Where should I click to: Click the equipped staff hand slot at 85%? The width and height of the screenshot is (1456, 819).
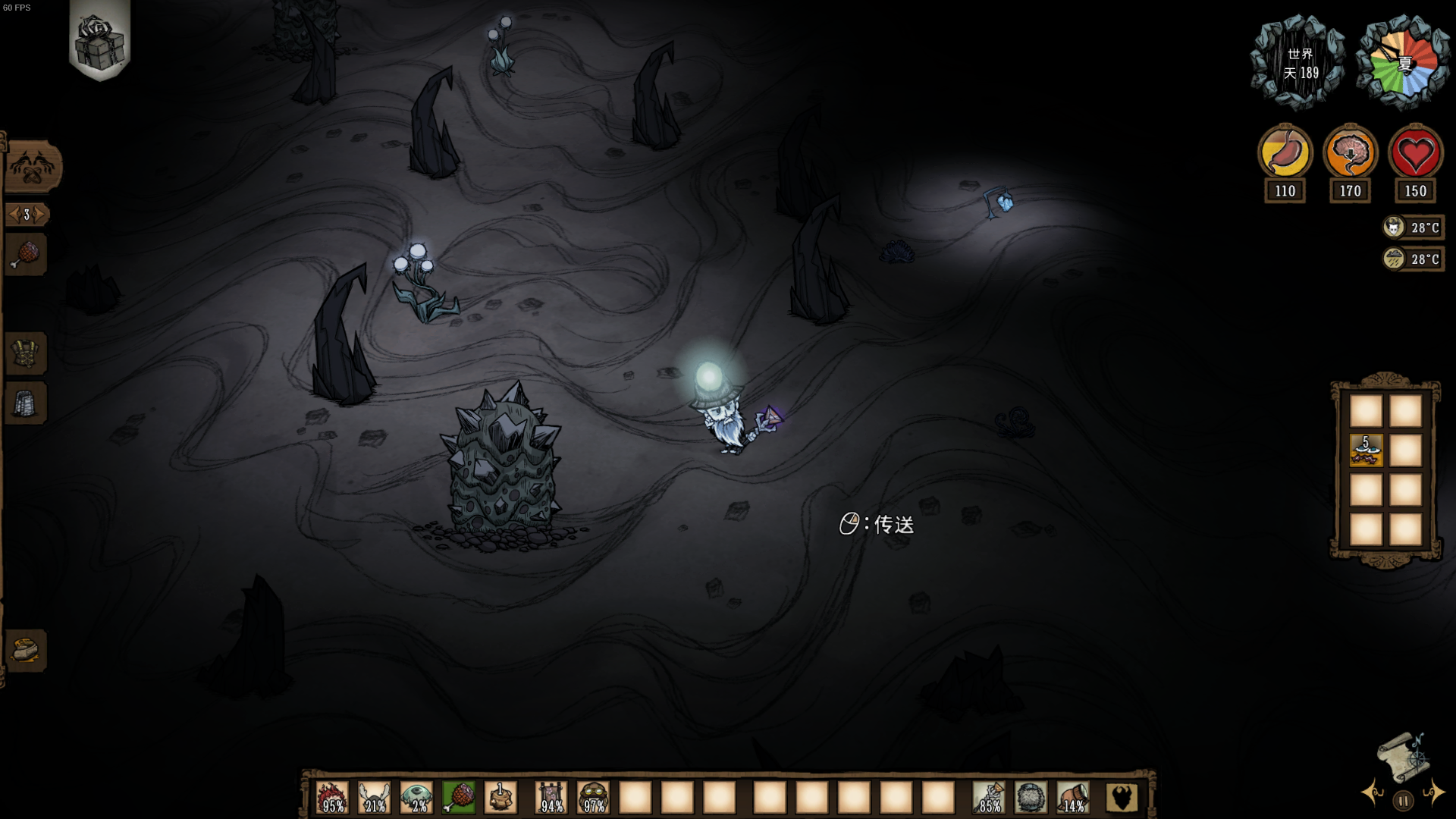pos(989,798)
